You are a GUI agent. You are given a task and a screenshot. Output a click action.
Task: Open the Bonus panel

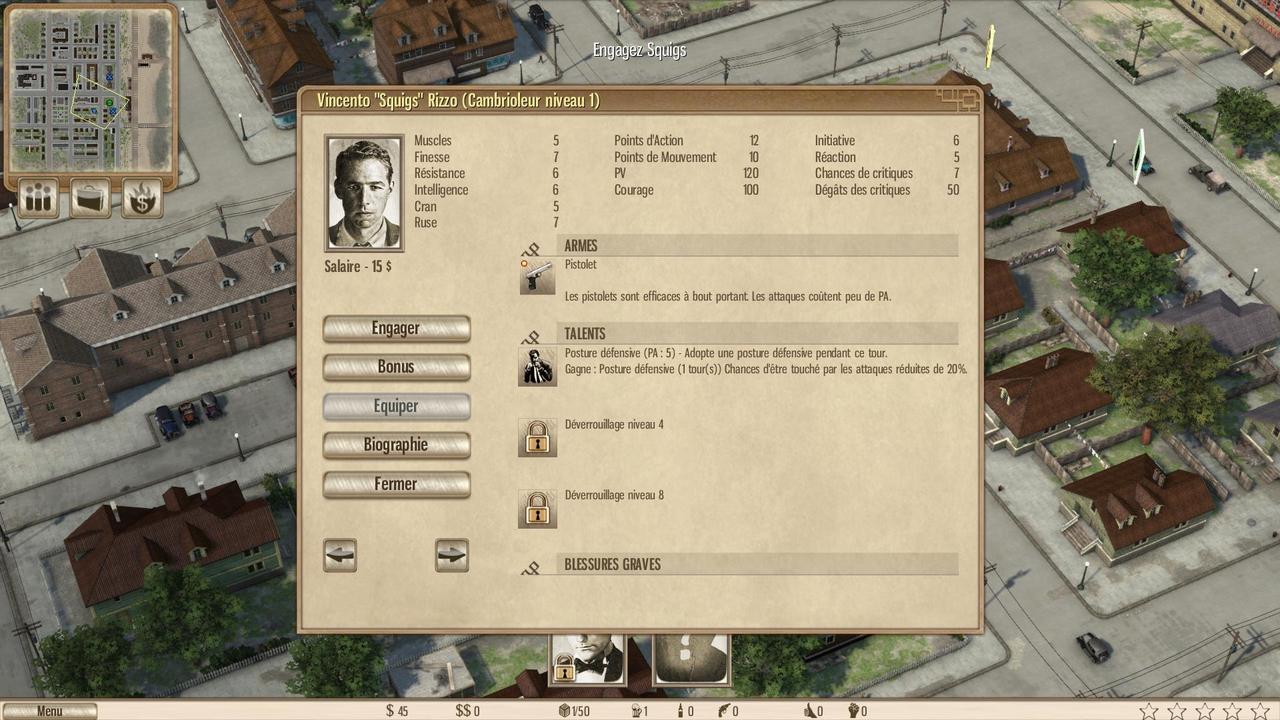pyautogui.click(x=396, y=367)
